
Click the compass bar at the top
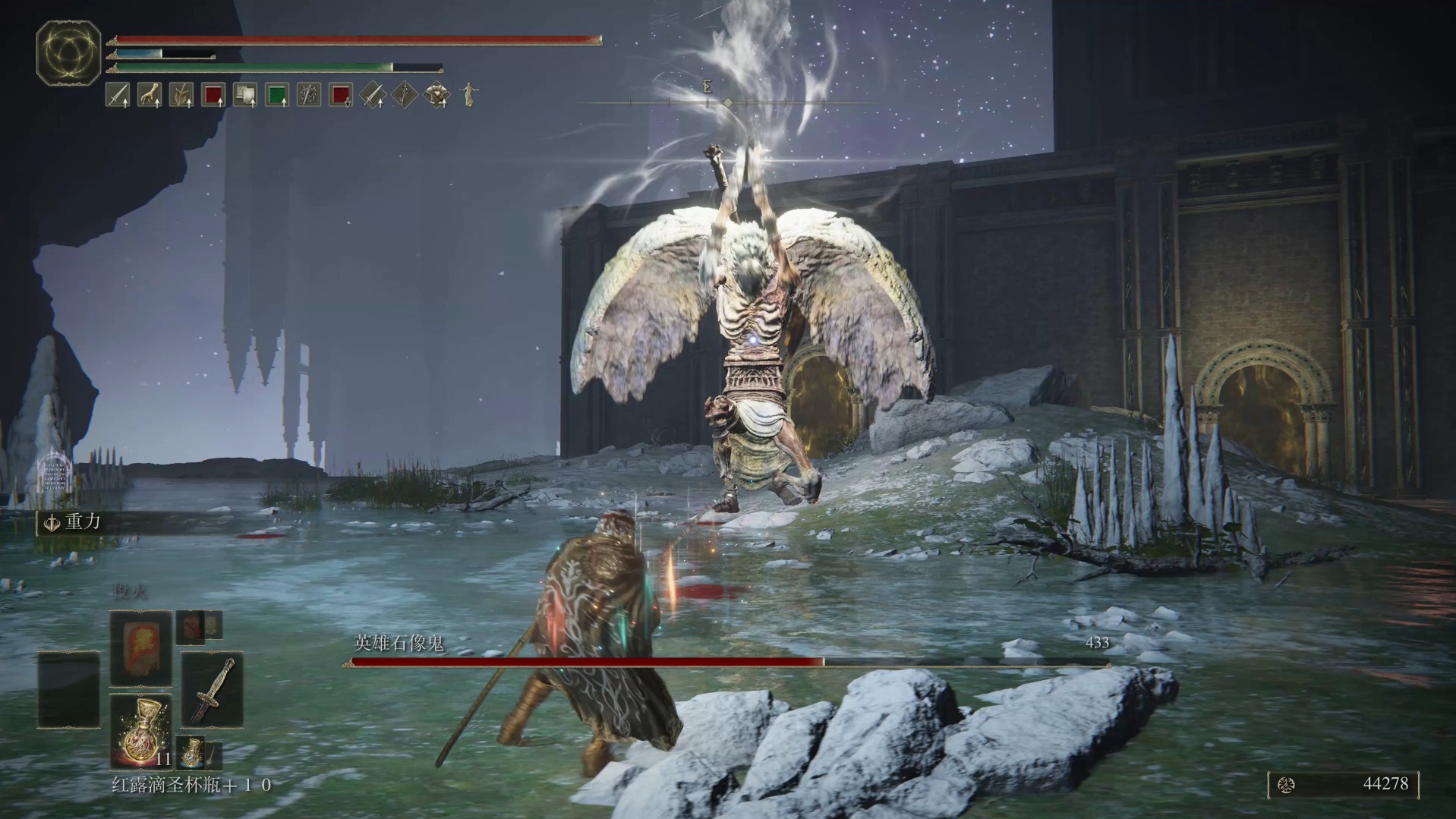click(727, 102)
